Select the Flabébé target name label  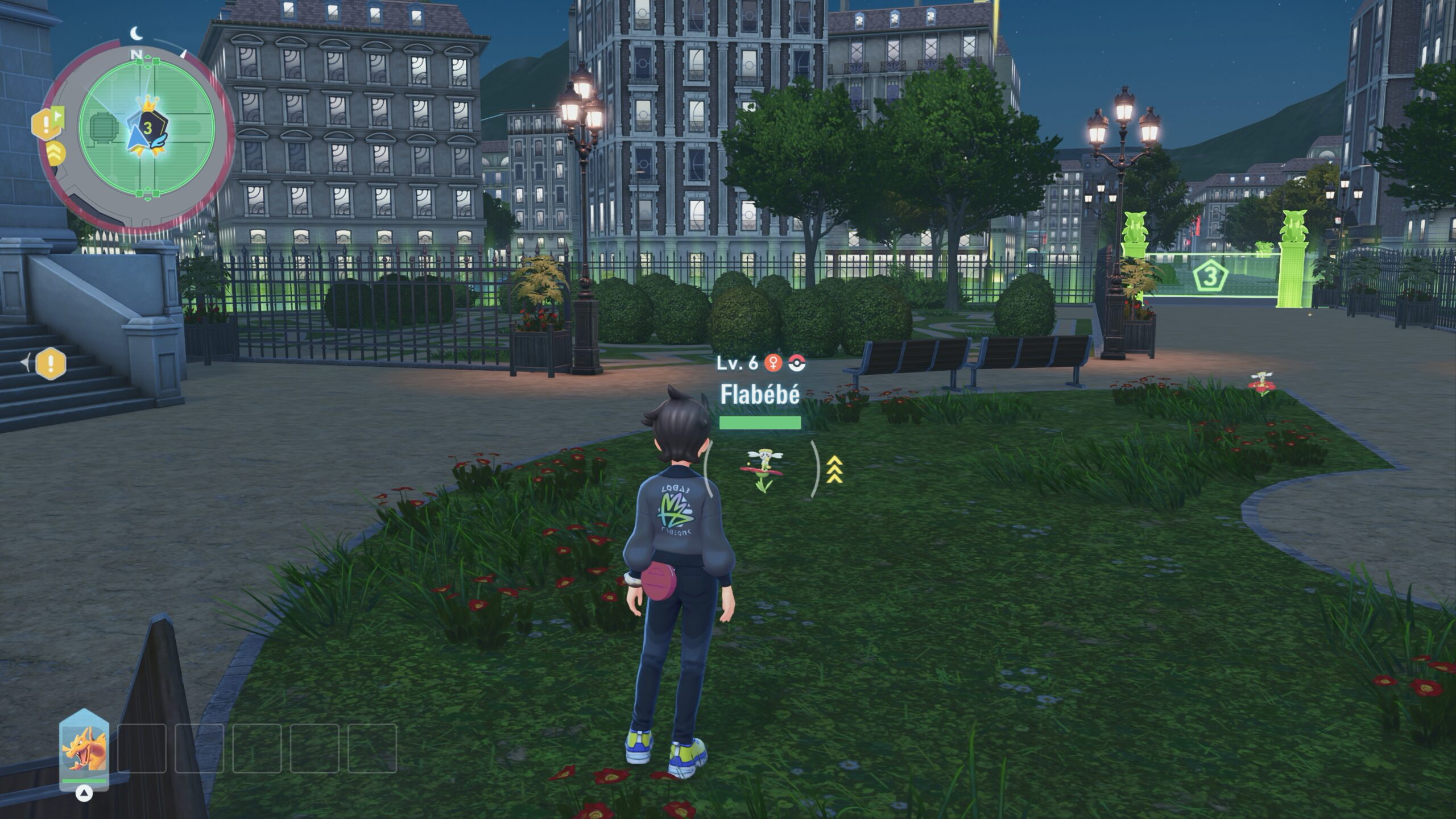coord(760,395)
